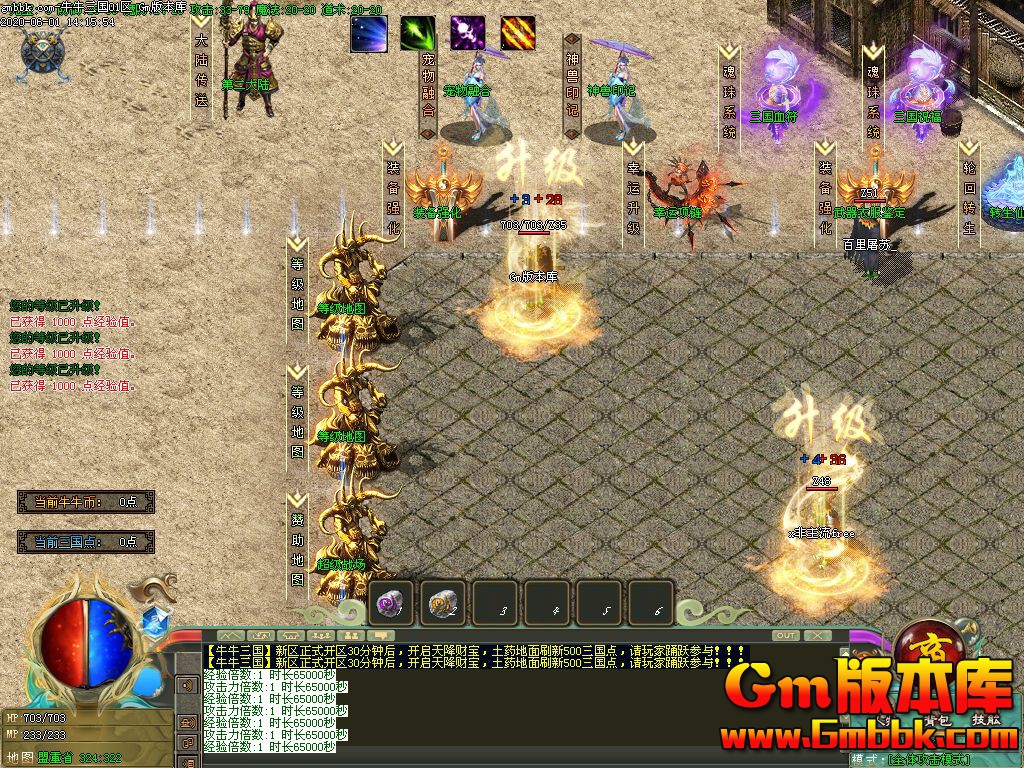Close the chat panel with the X button
Image resolution: width=1024 pixels, height=768 pixels.
[x=817, y=635]
